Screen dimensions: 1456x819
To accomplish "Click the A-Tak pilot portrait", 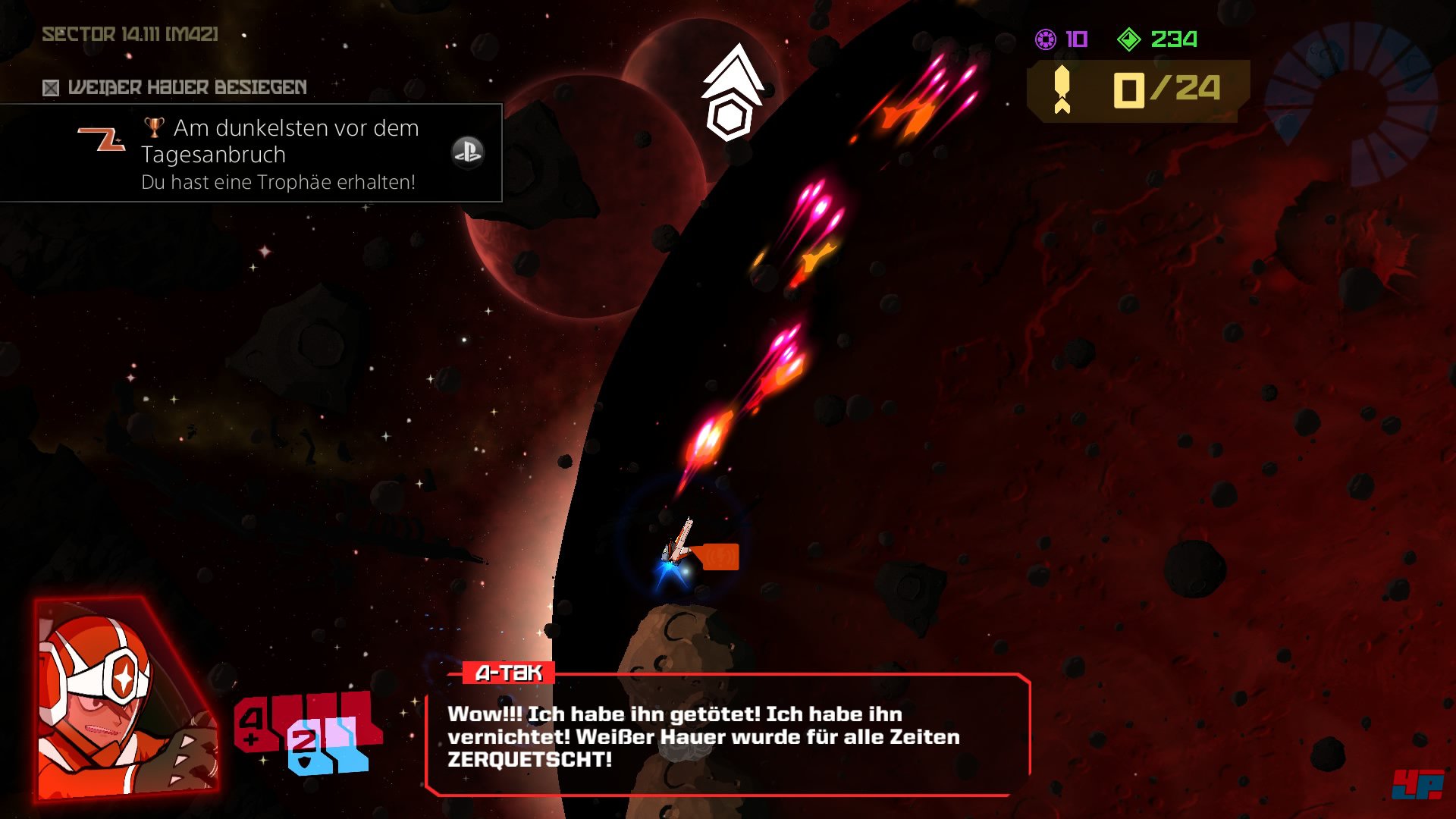I will pos(125,699).
